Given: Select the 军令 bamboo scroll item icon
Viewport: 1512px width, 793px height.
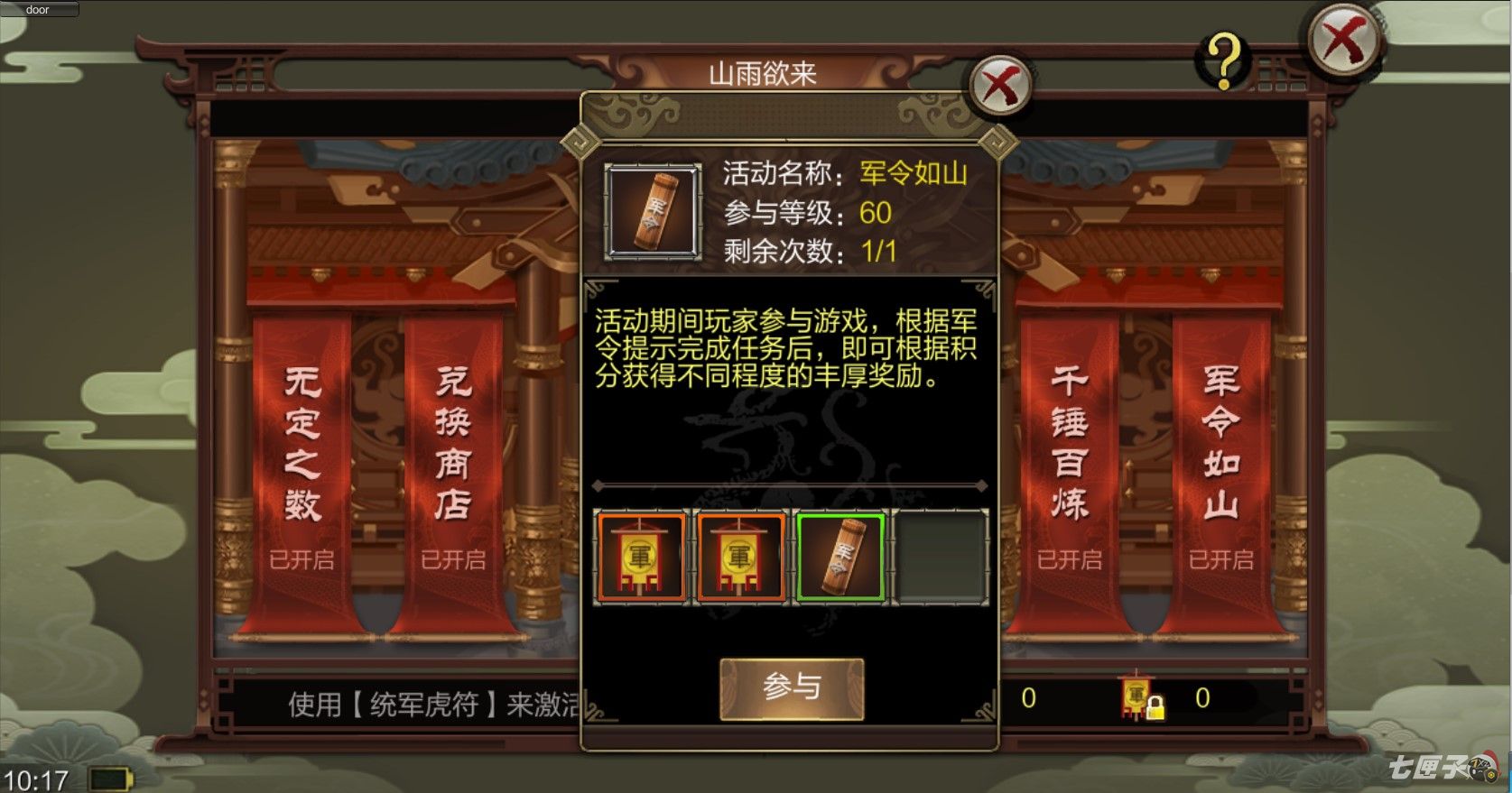Looking at the screenshot, I should (653, 210).
